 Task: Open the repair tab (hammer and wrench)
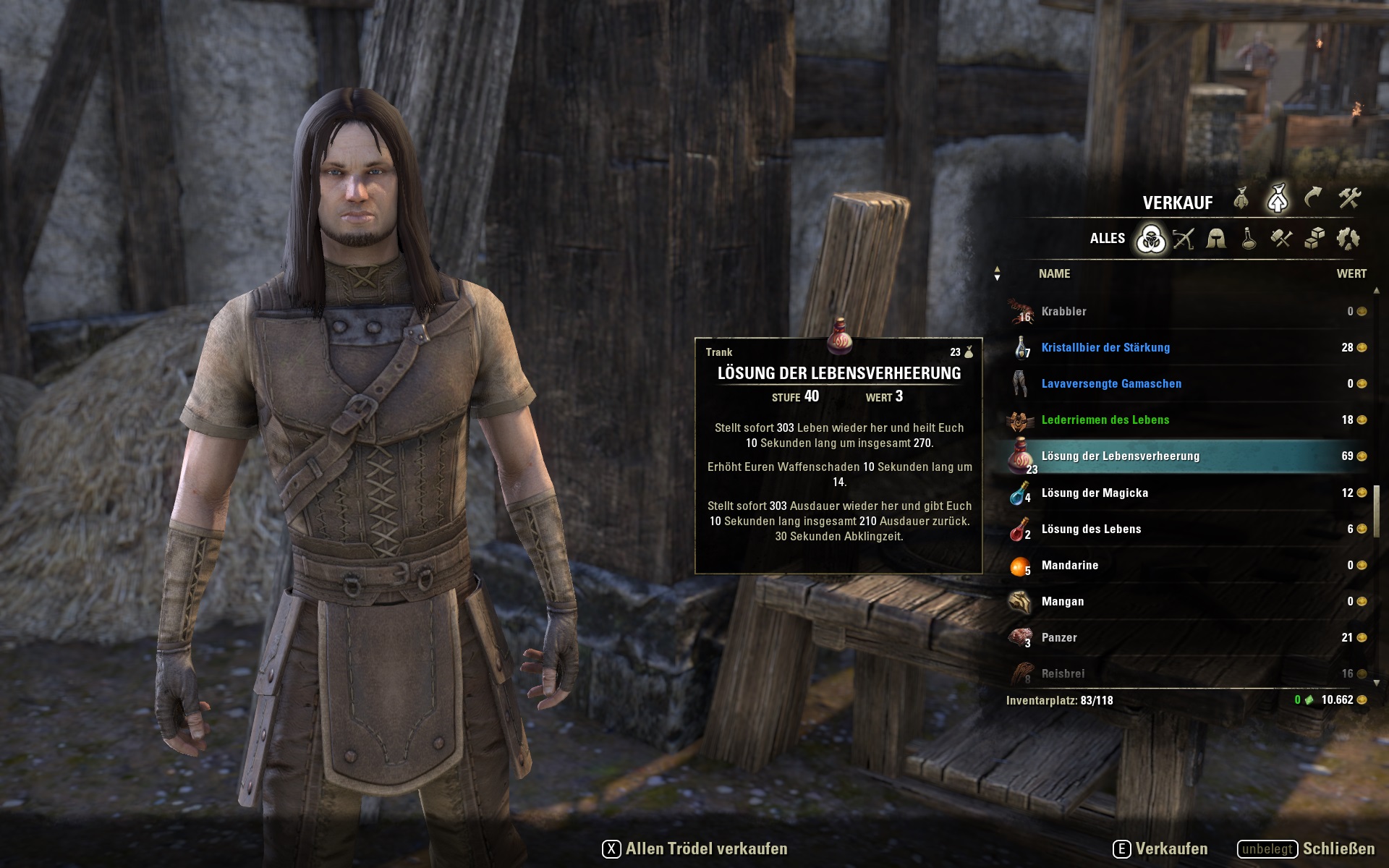point(1349,197)
